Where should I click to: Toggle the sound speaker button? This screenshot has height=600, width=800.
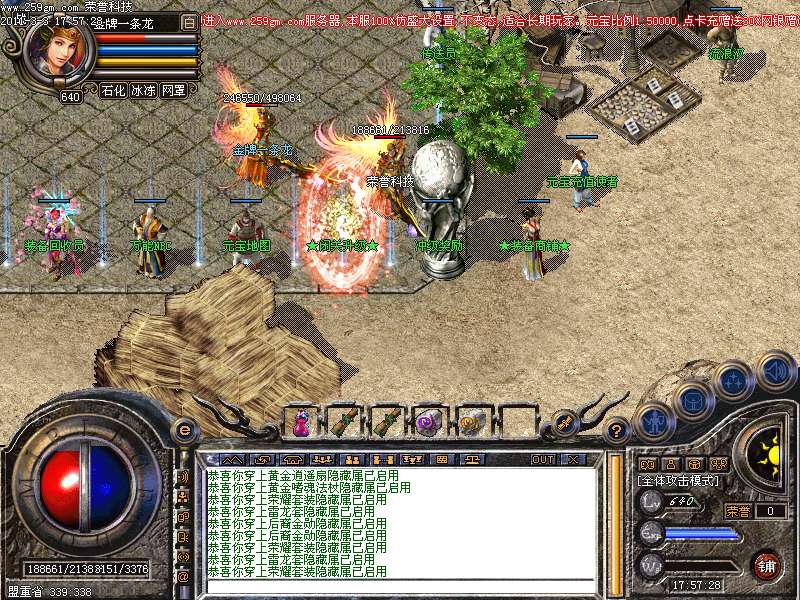[x=774, y=370]
